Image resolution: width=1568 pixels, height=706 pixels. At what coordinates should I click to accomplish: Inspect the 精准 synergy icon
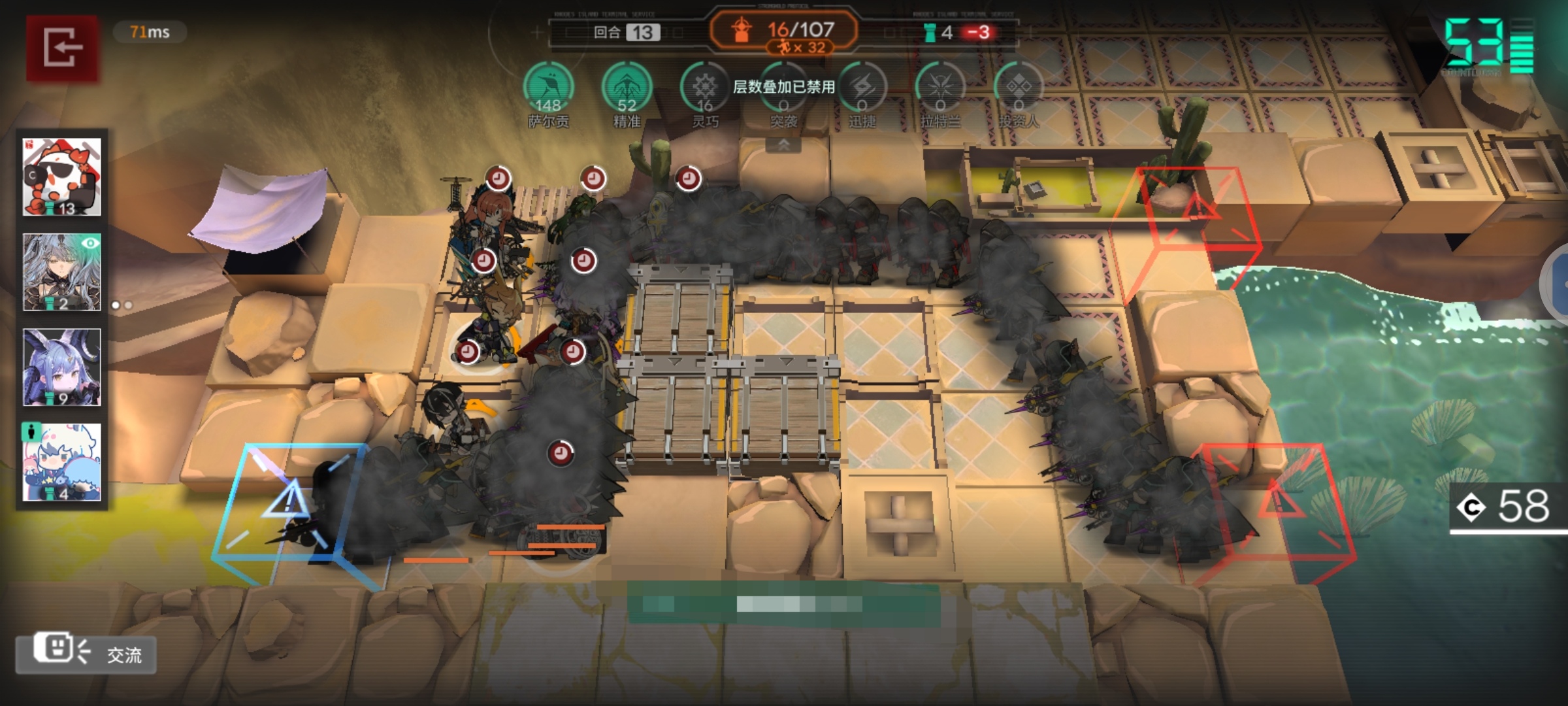point(627,88)
